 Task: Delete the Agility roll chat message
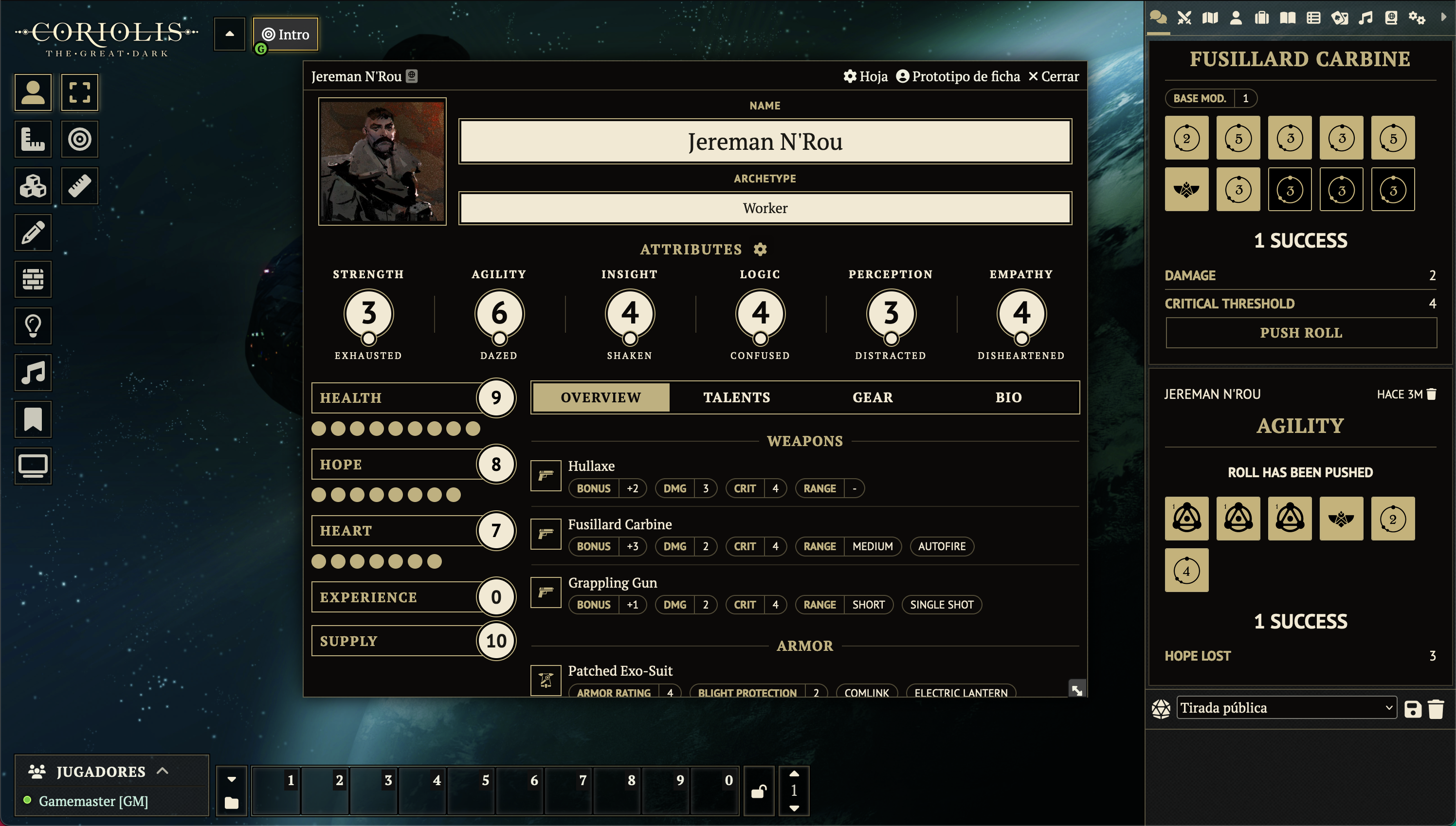(x=1432, y=395)
